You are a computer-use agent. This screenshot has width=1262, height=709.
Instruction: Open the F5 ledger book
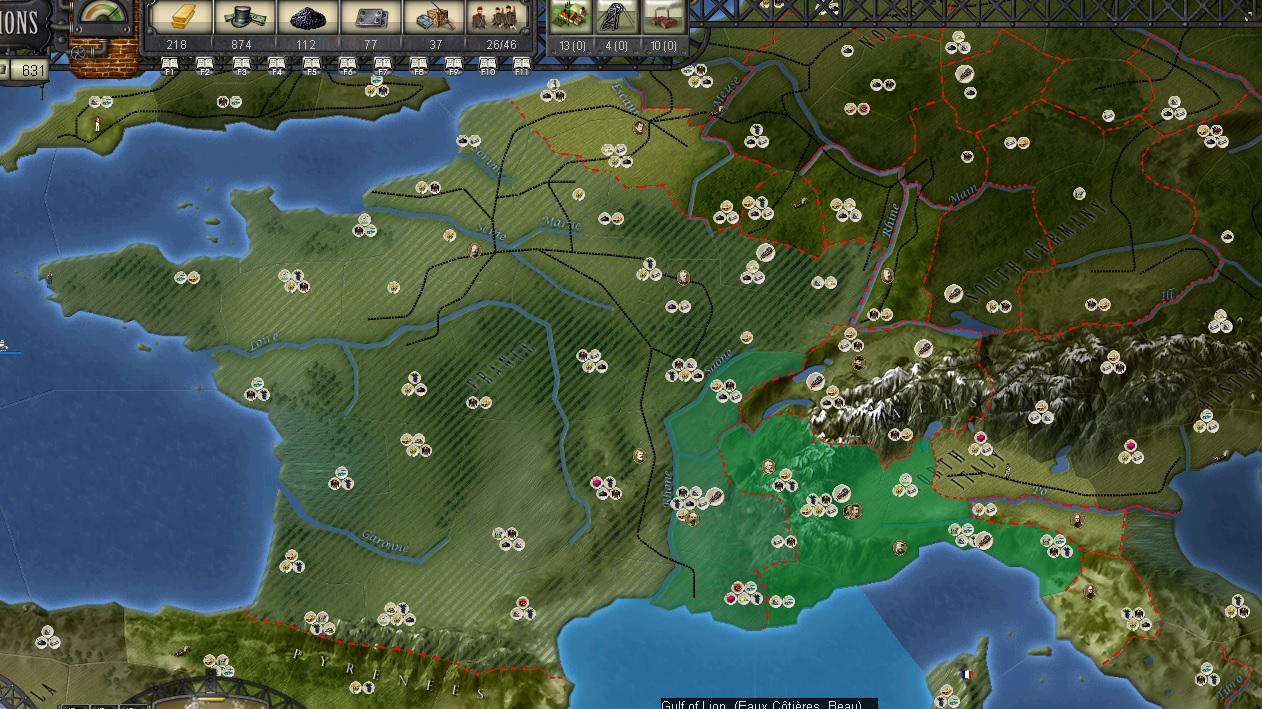(312, 65)
